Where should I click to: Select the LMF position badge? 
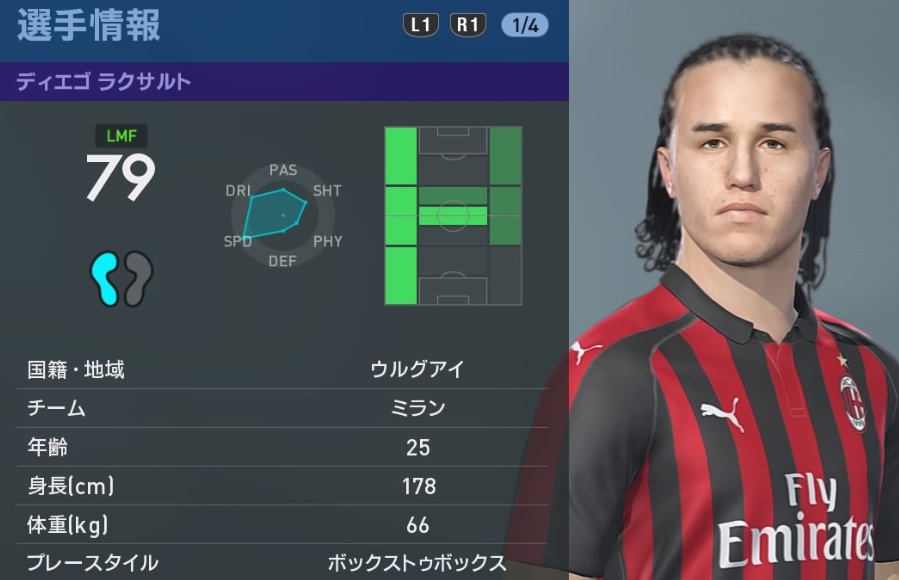pos(121,134)
